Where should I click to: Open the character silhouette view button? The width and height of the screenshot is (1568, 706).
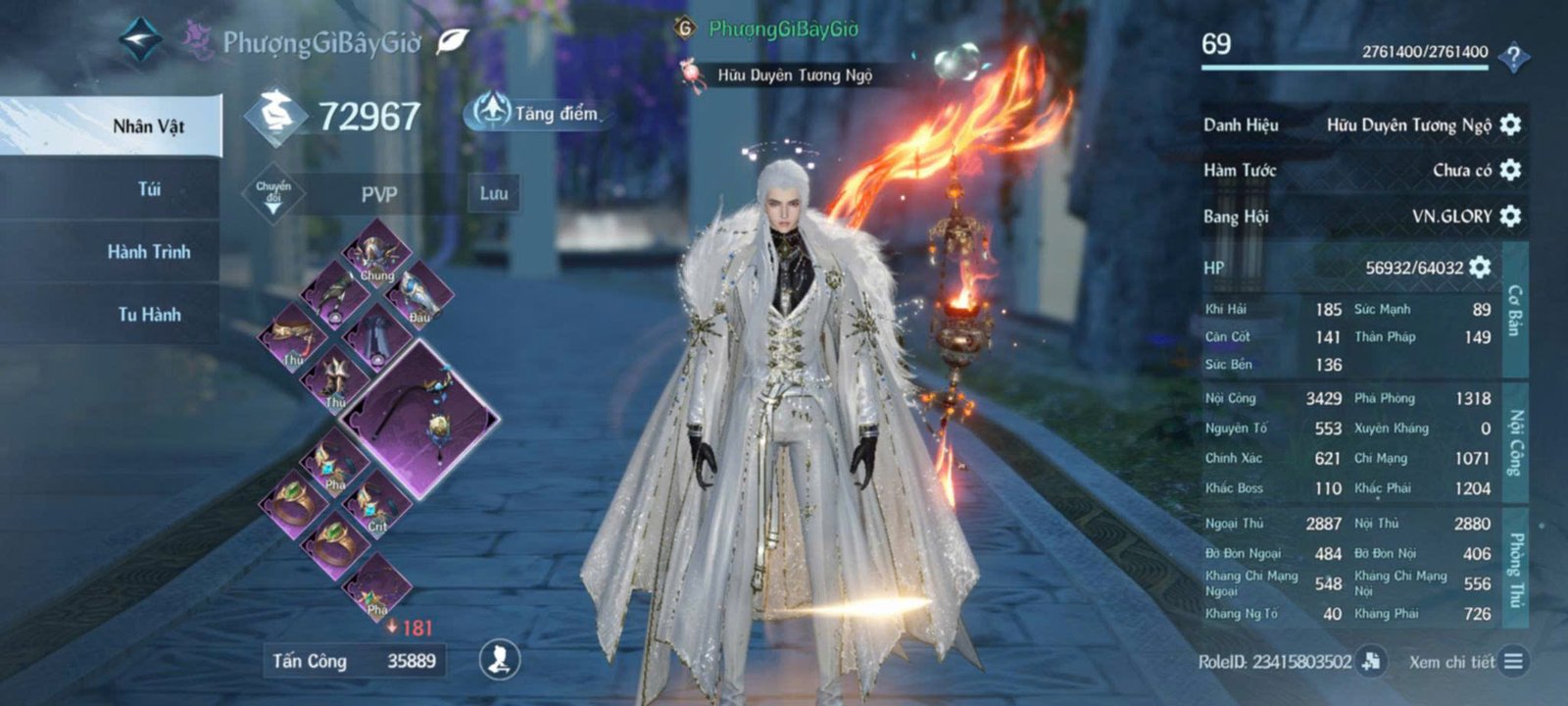click(499, 660)
